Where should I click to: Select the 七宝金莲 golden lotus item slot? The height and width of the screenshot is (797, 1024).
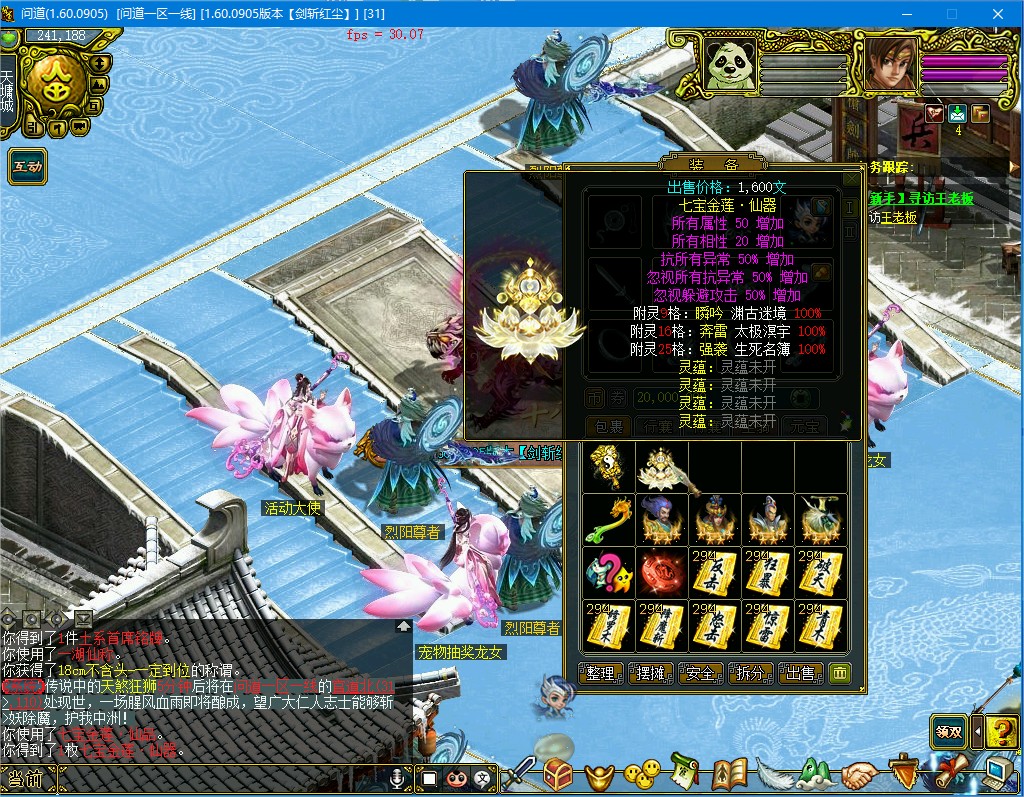662,466
